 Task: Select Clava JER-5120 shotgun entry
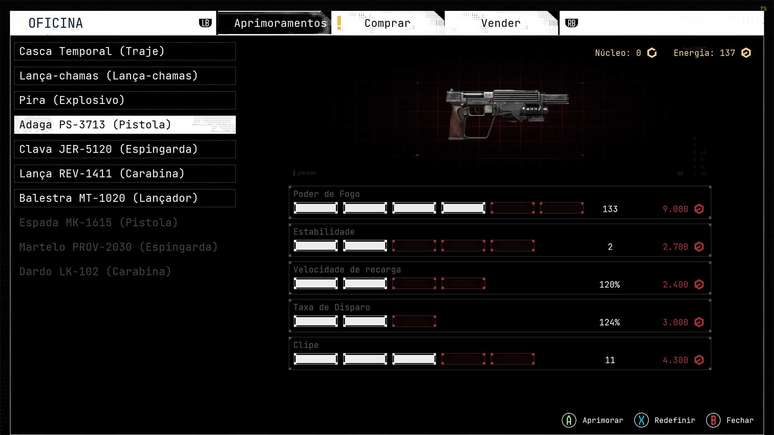tap(125, 149)
